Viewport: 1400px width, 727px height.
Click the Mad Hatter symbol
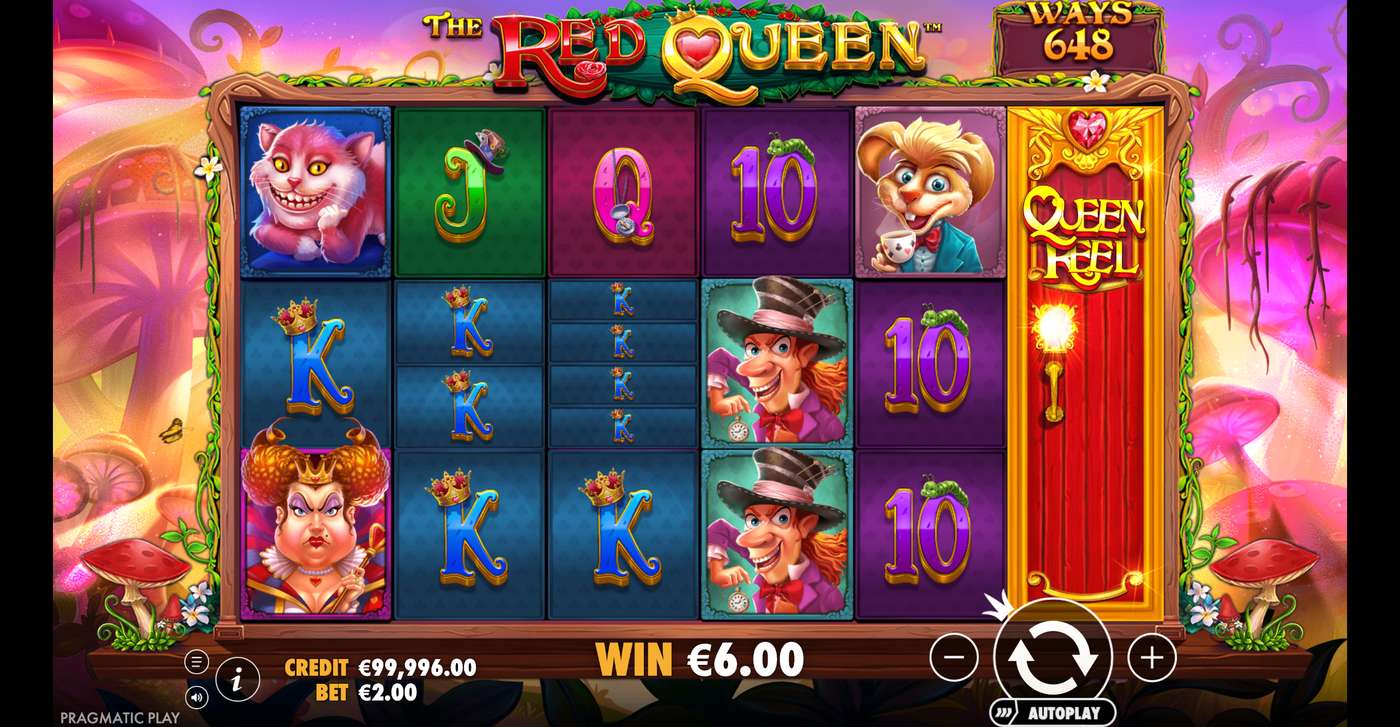775,365
